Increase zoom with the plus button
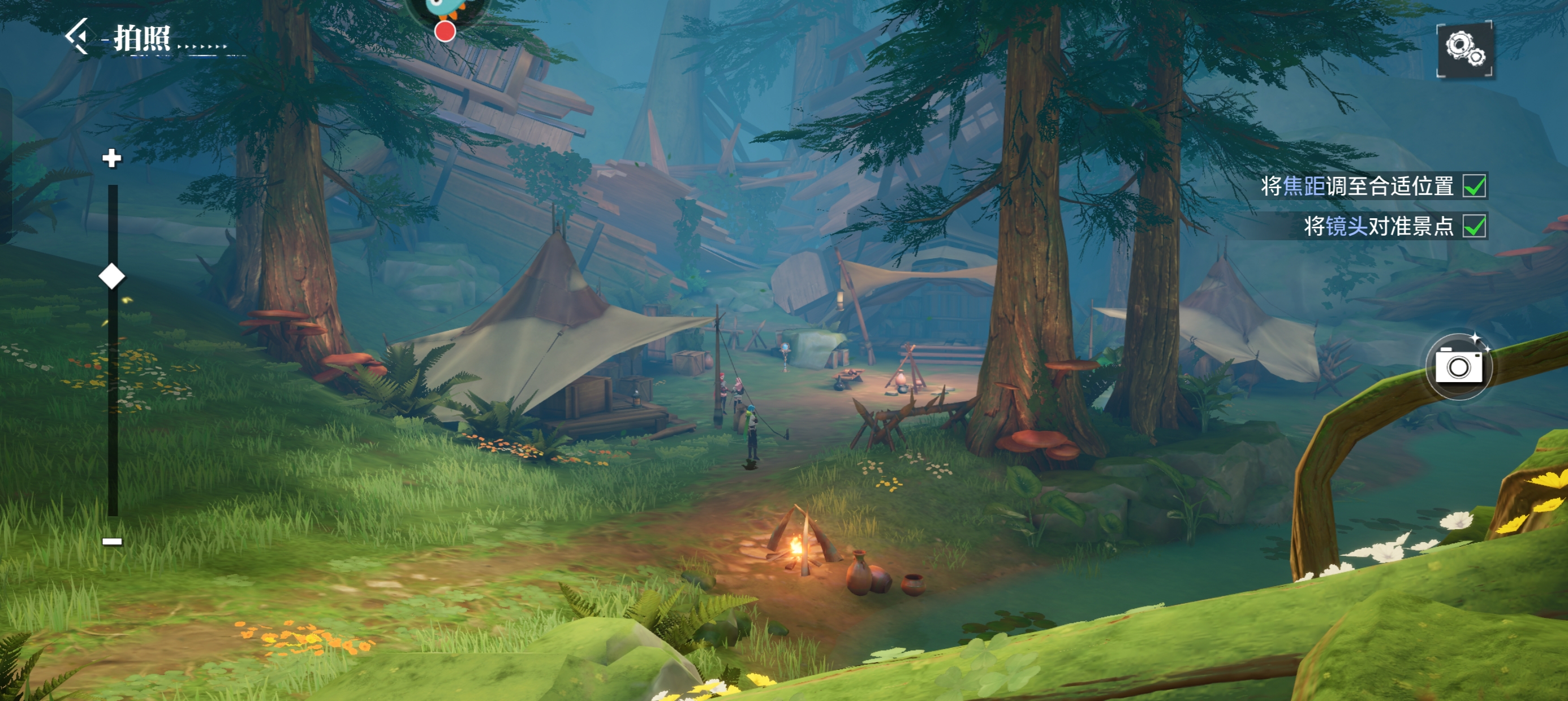 pos(111,158)
